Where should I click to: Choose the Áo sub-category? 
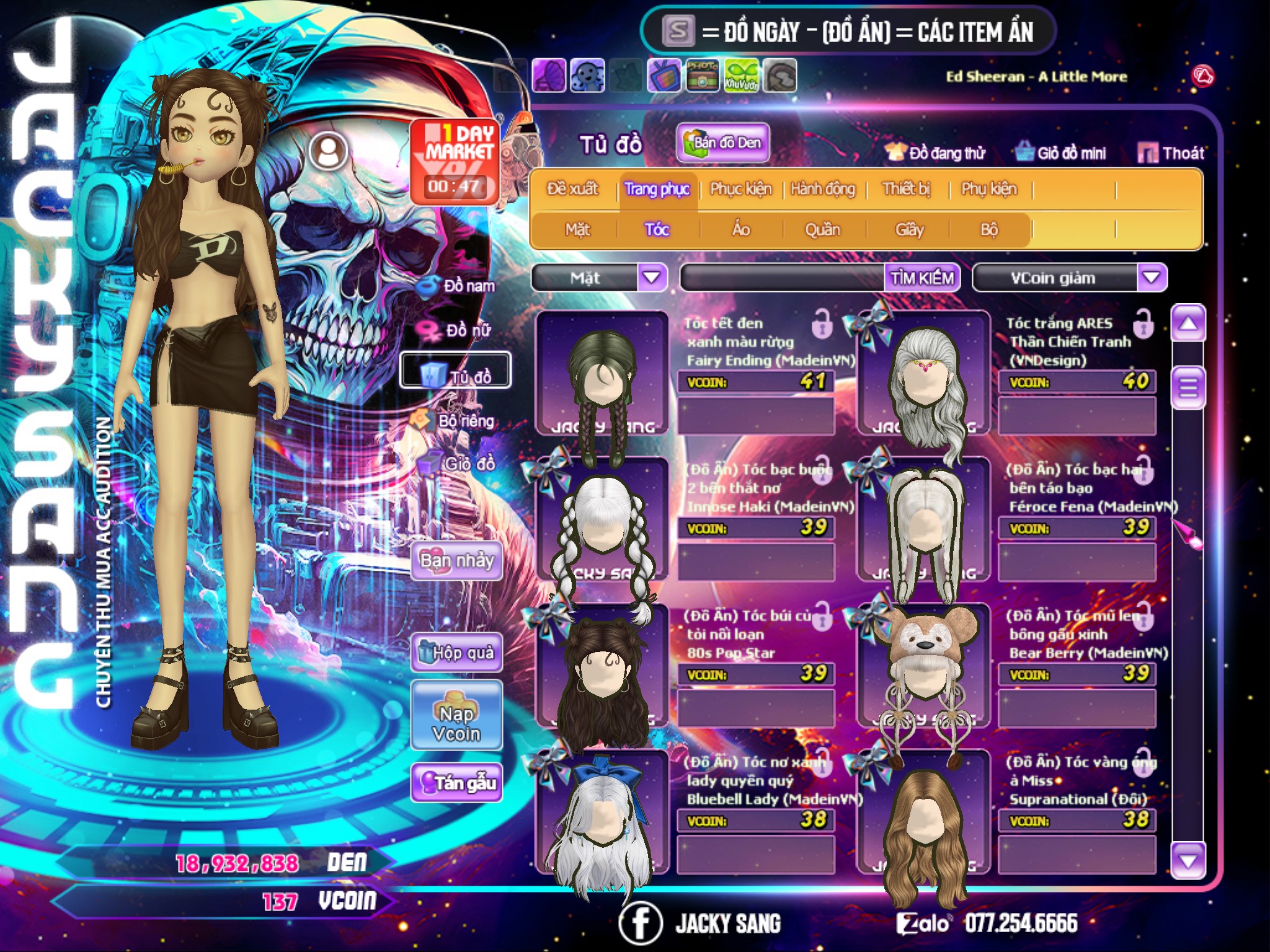coord(741,230)
